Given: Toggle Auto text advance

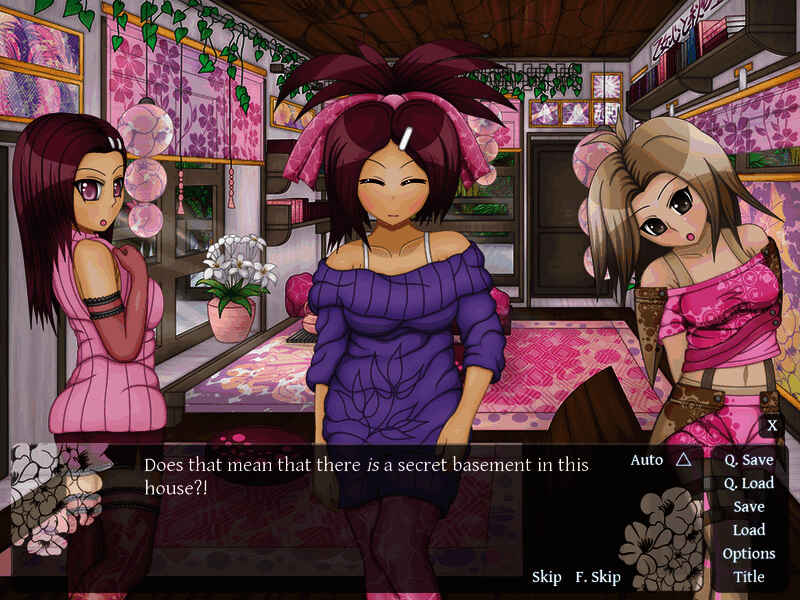Looking at the screenshot, I should pos(647,460).
